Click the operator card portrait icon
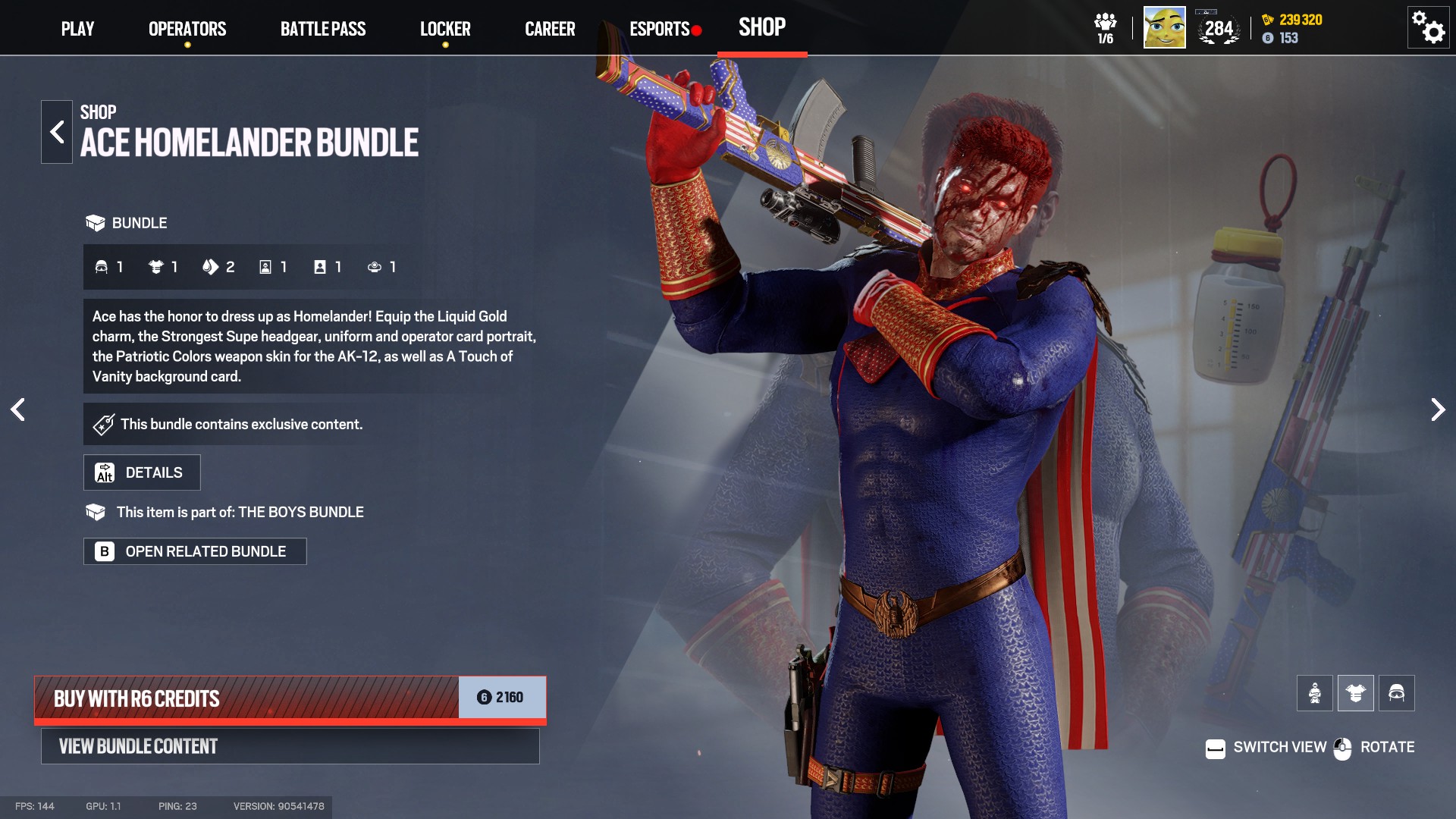Image resolution: width=1456 pixels, height=819 pixels. point(265,267)
